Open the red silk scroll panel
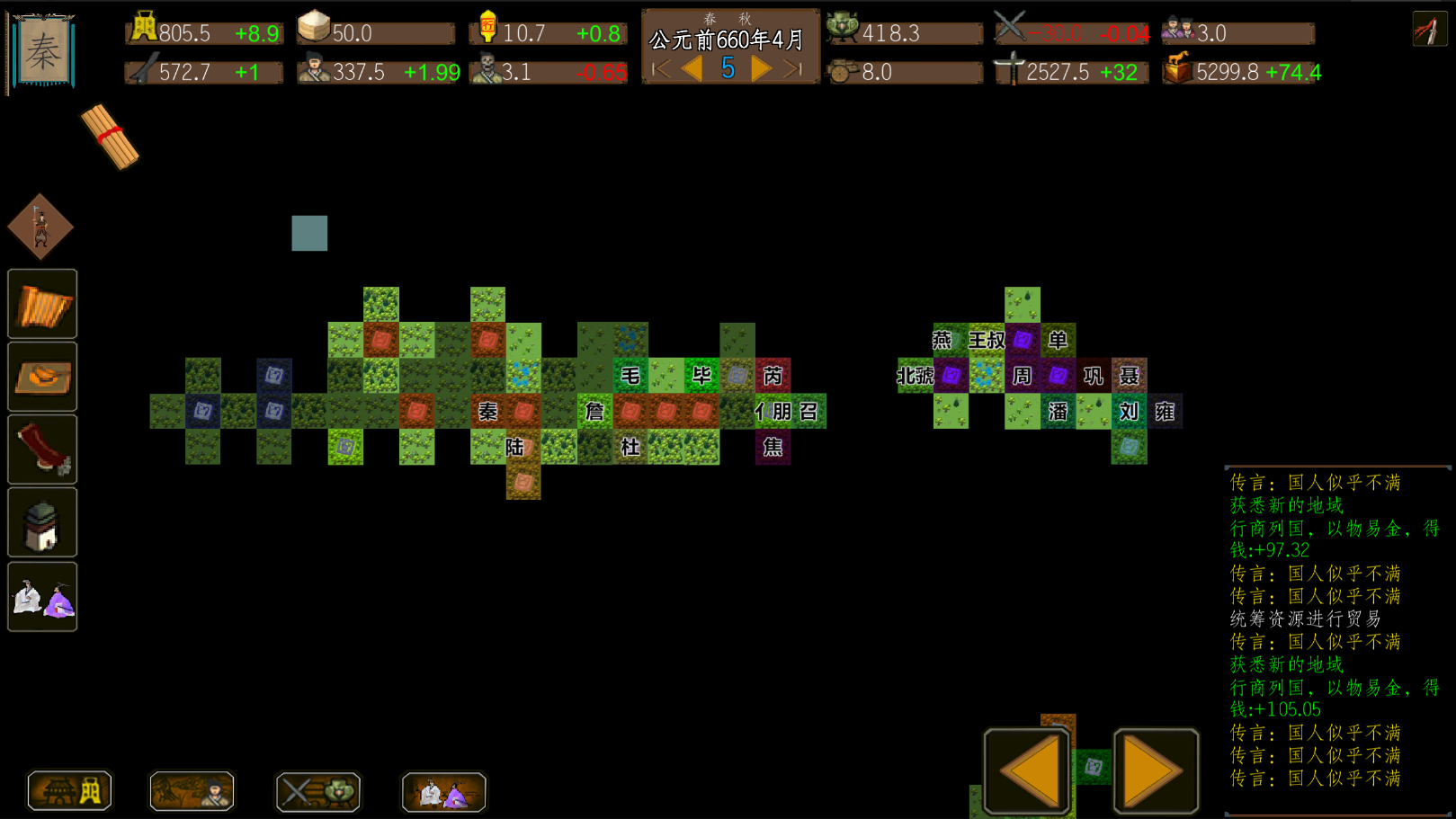Screen dimensions: 1456x819 [42, 449]
